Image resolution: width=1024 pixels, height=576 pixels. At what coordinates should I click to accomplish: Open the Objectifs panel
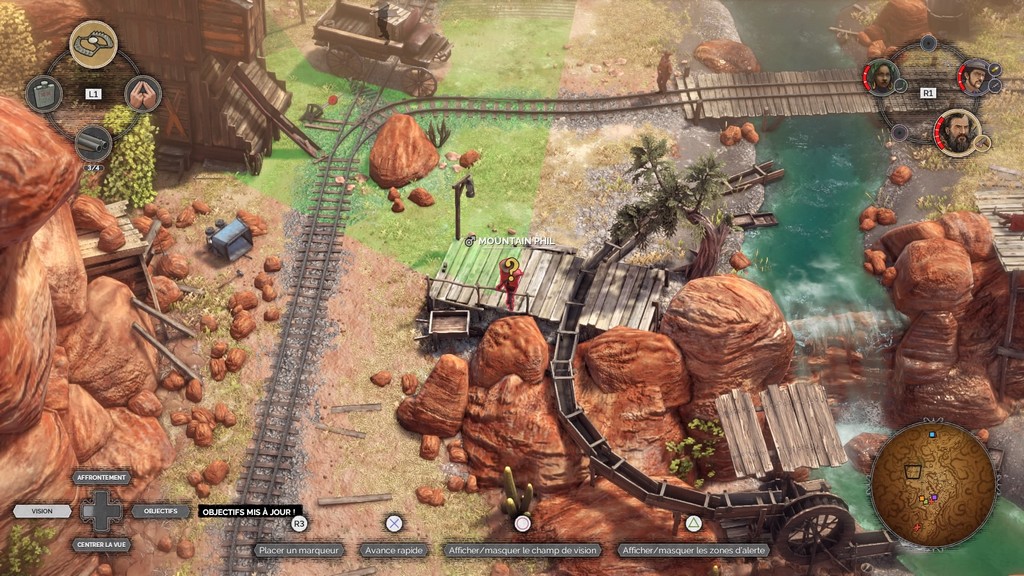click(x=160, y=511)
